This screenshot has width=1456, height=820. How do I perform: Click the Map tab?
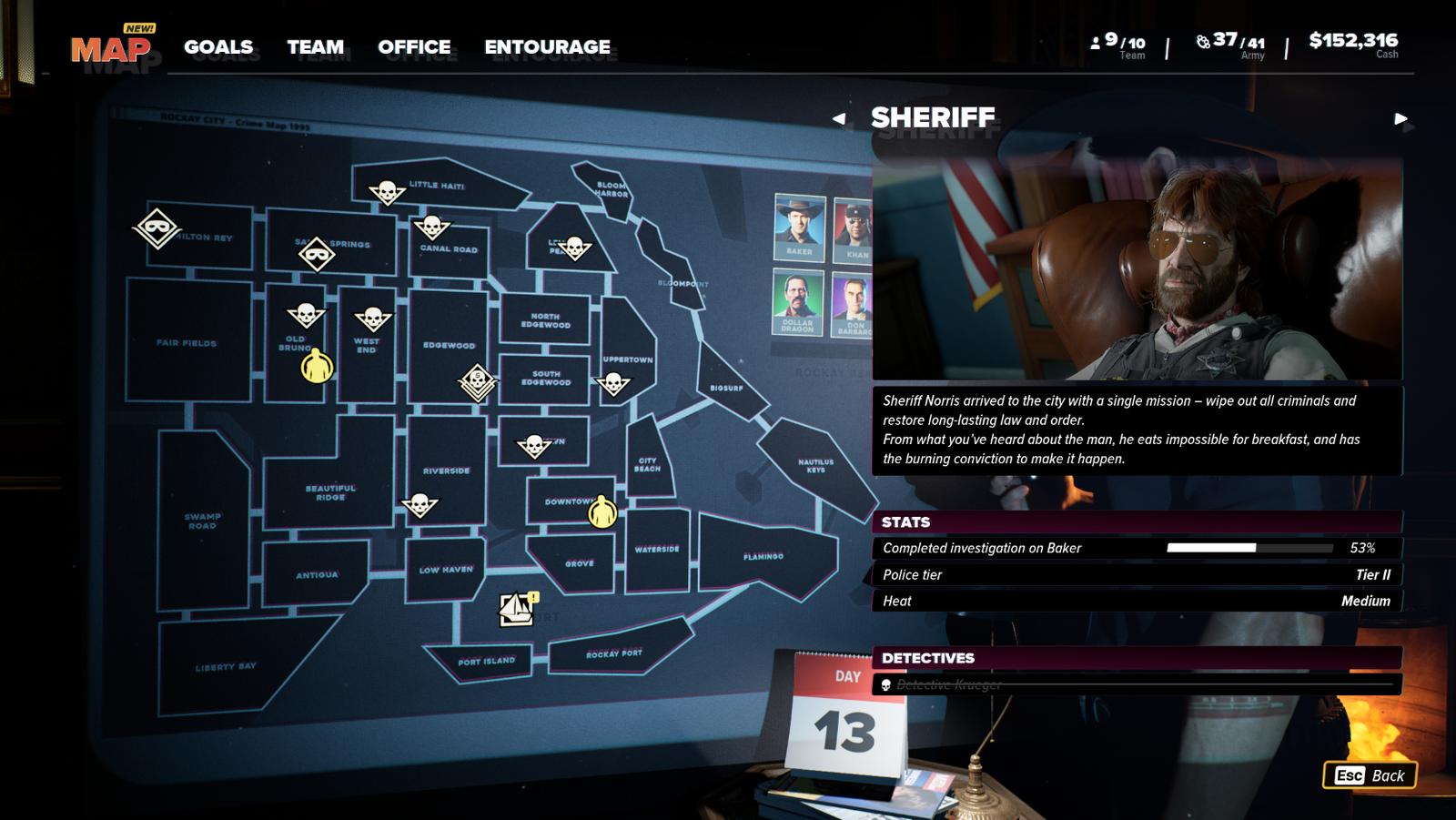pos(111,48)
